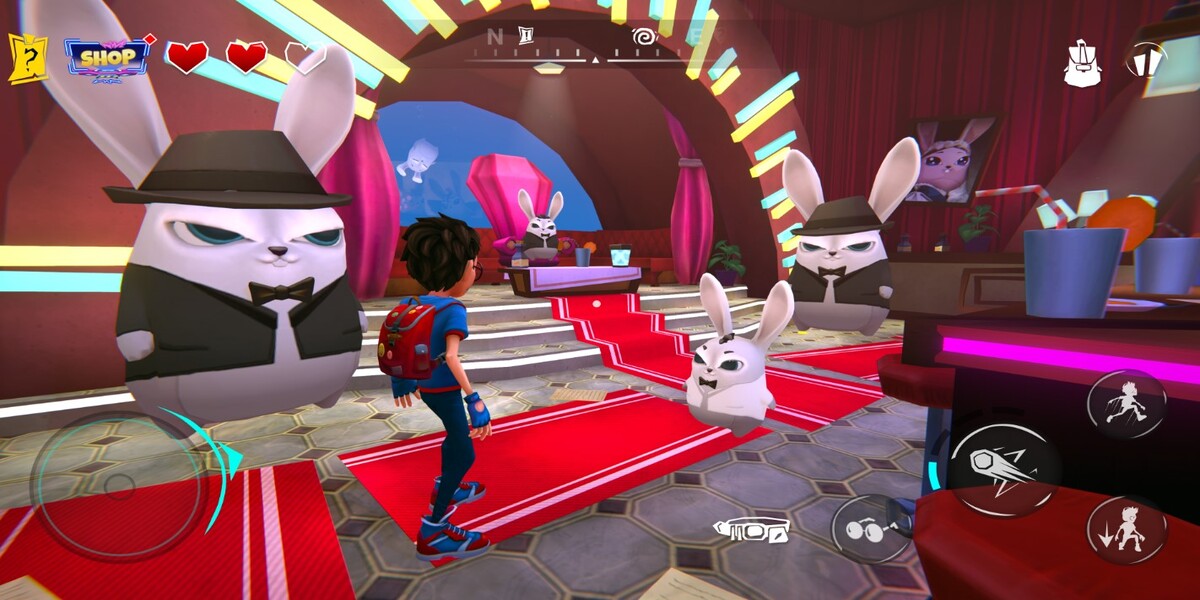Open the SHOP from the neon button
Screen dimensions: 1200x600
(107, 58)
